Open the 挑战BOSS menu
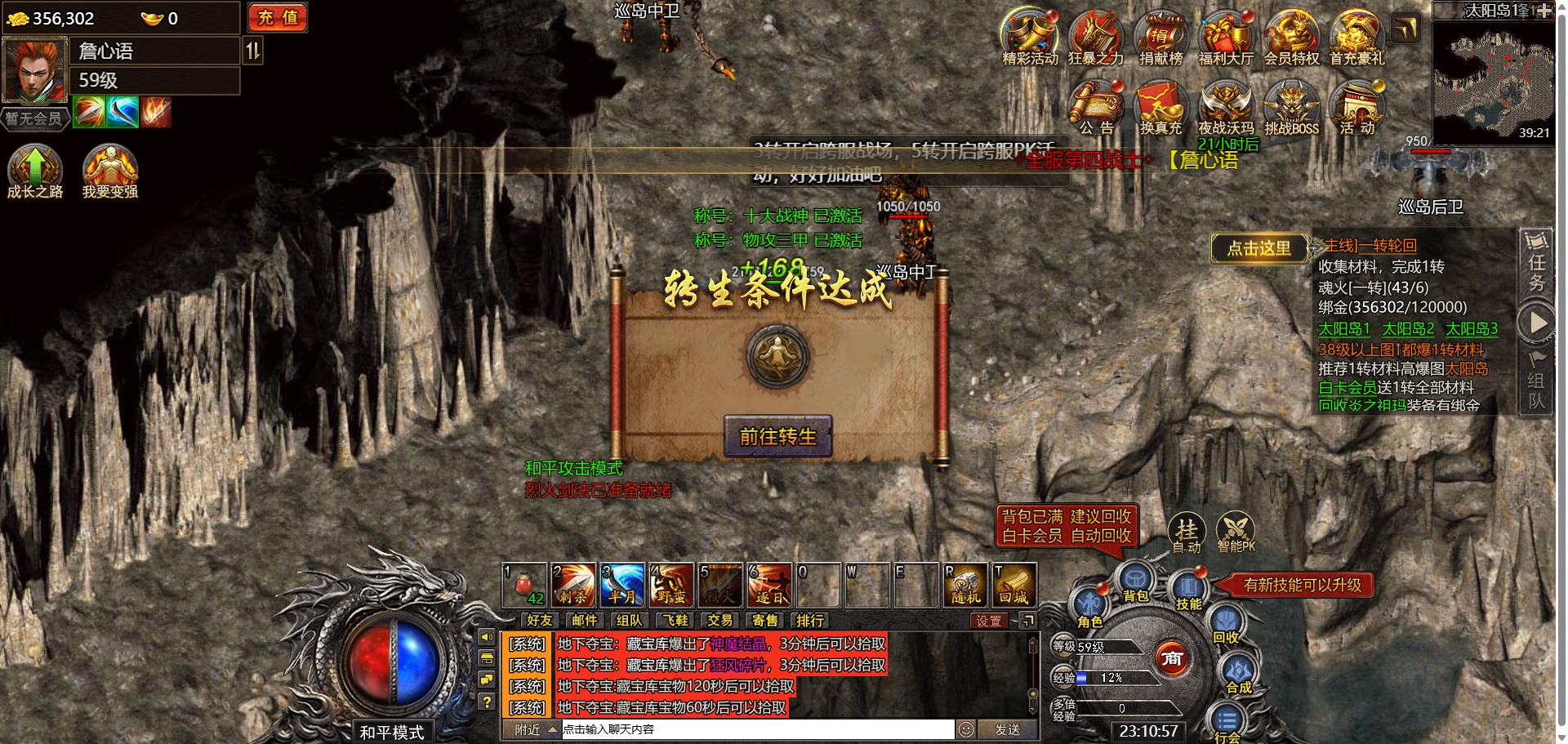 [x=1291, y=107]
